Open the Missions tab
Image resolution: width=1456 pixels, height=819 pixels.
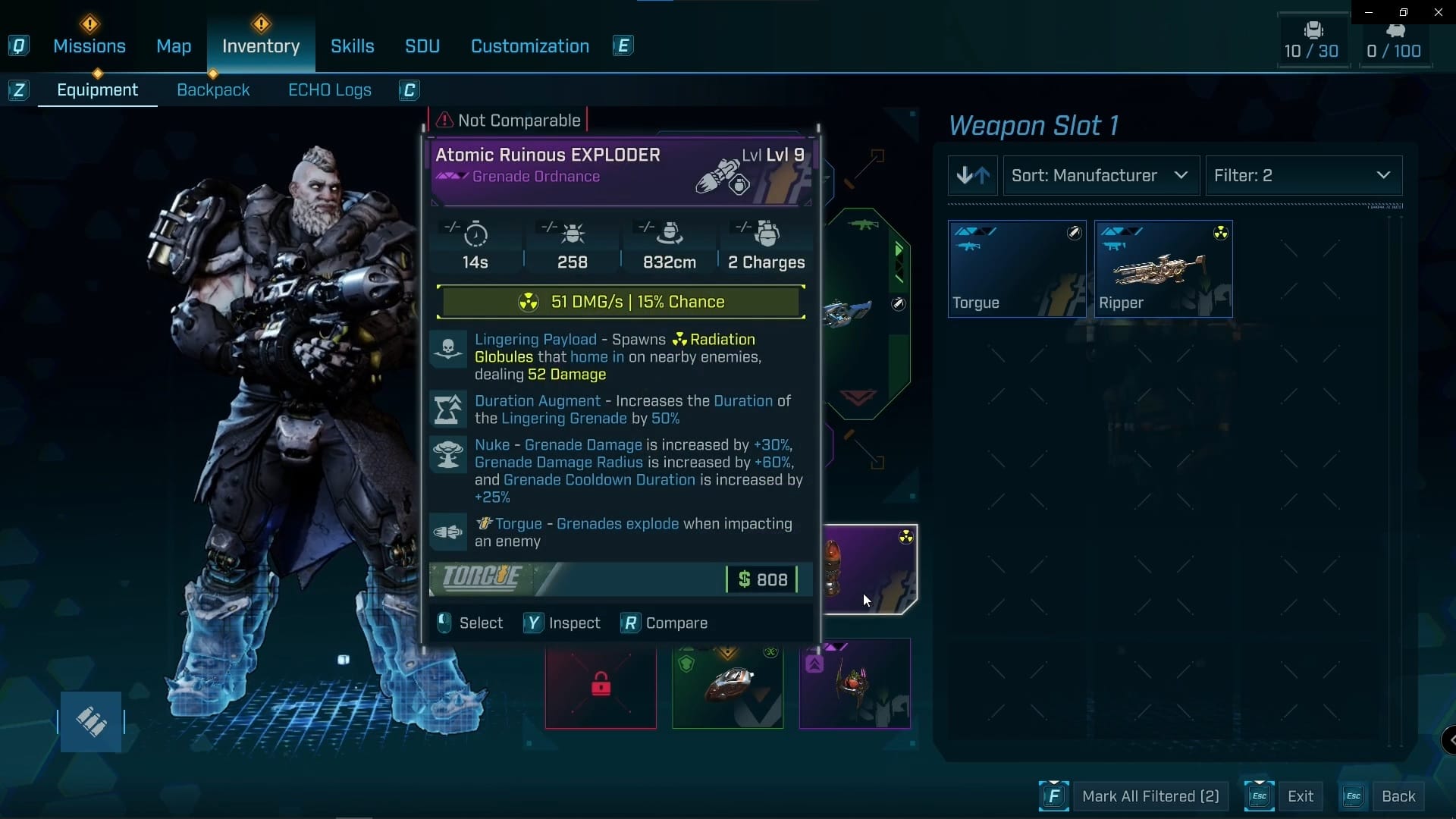pyautogui.click(x=89, y=46)
